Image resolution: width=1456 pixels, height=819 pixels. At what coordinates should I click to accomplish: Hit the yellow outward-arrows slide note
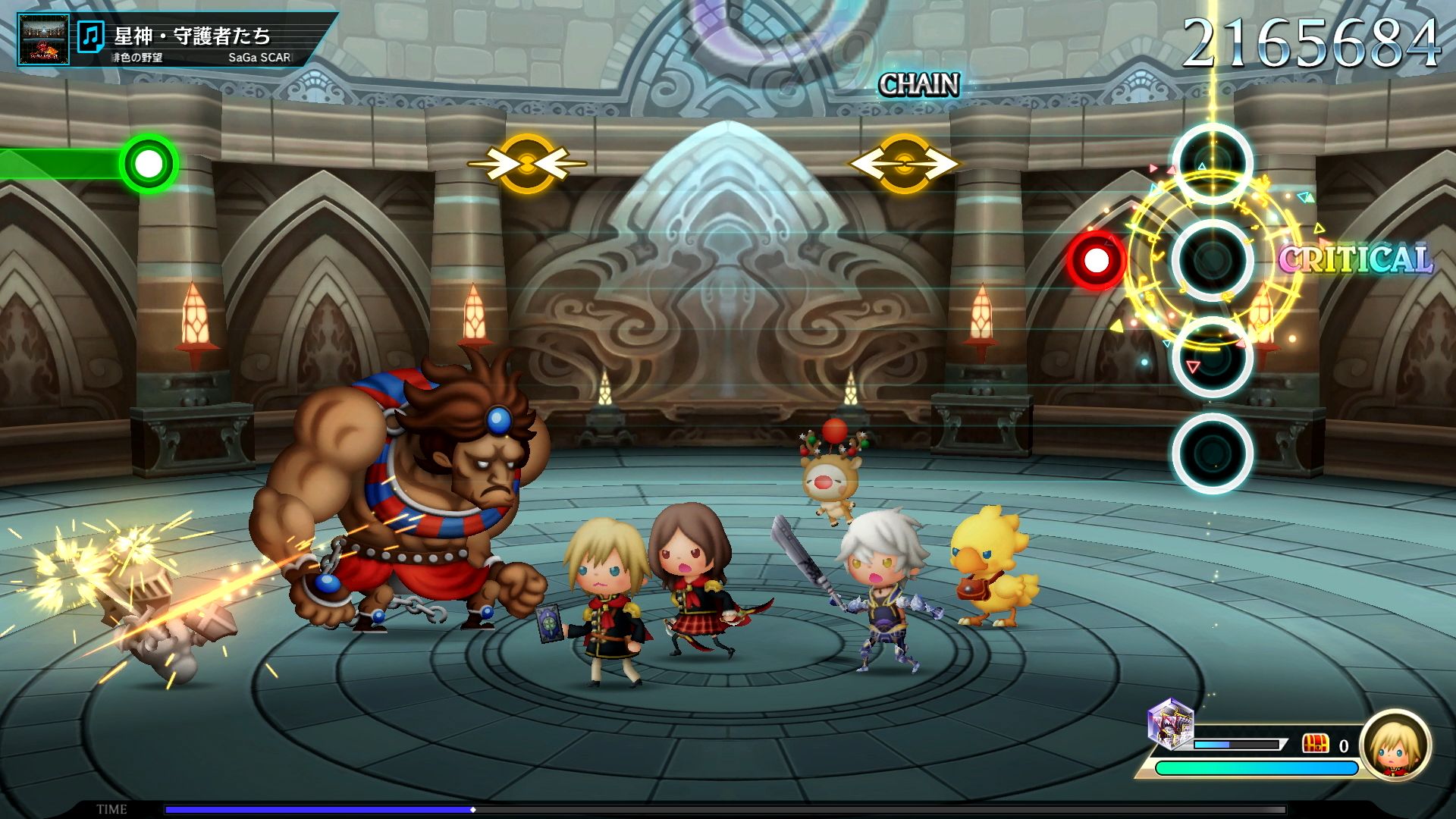pyautogui.click(x=904, y=163)
